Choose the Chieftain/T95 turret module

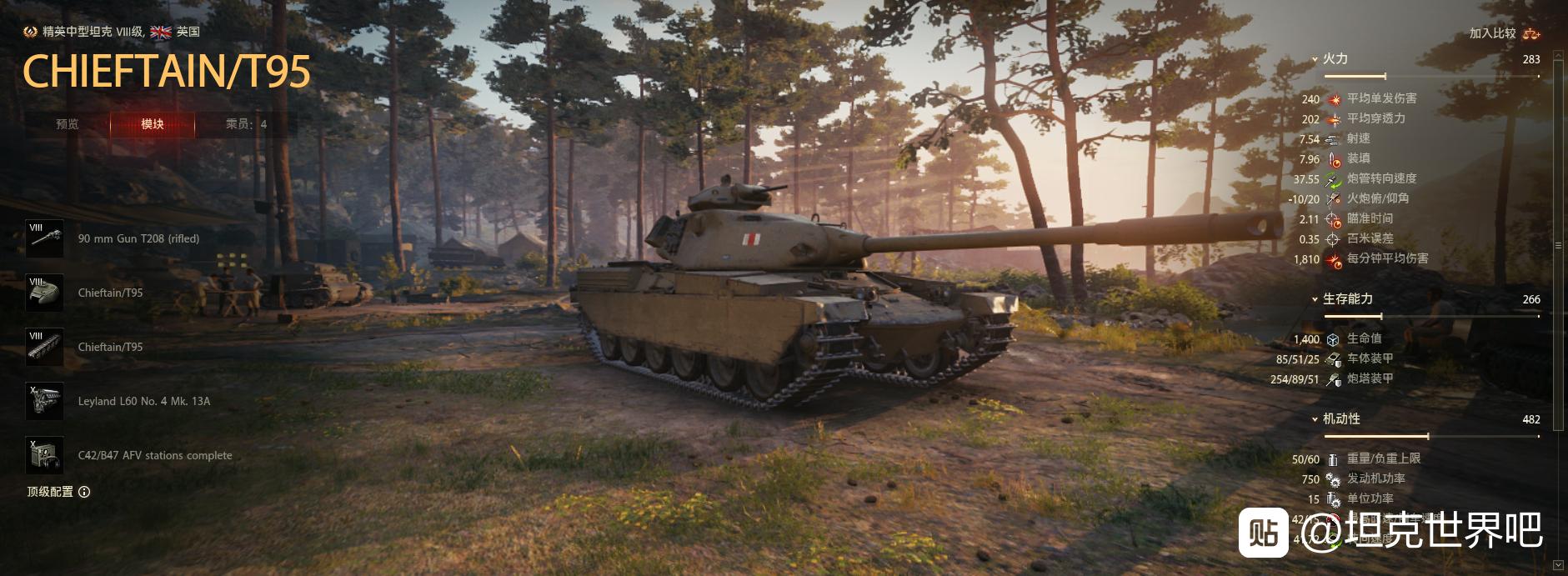[45, 293]
